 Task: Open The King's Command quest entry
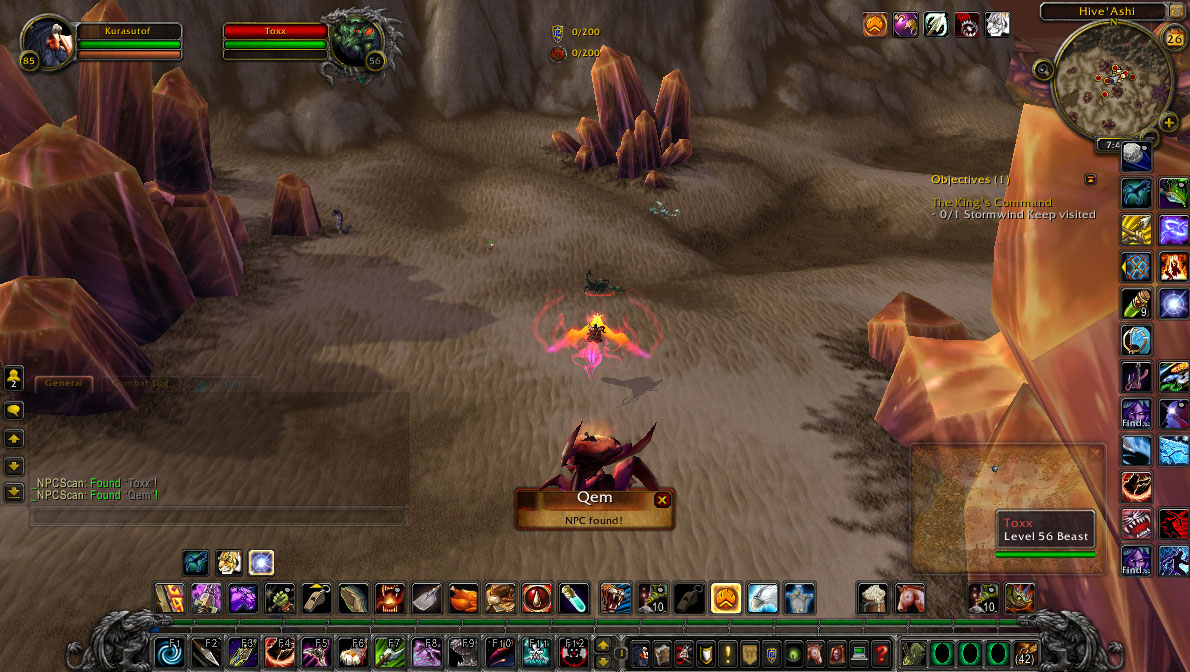pos(991,202)
